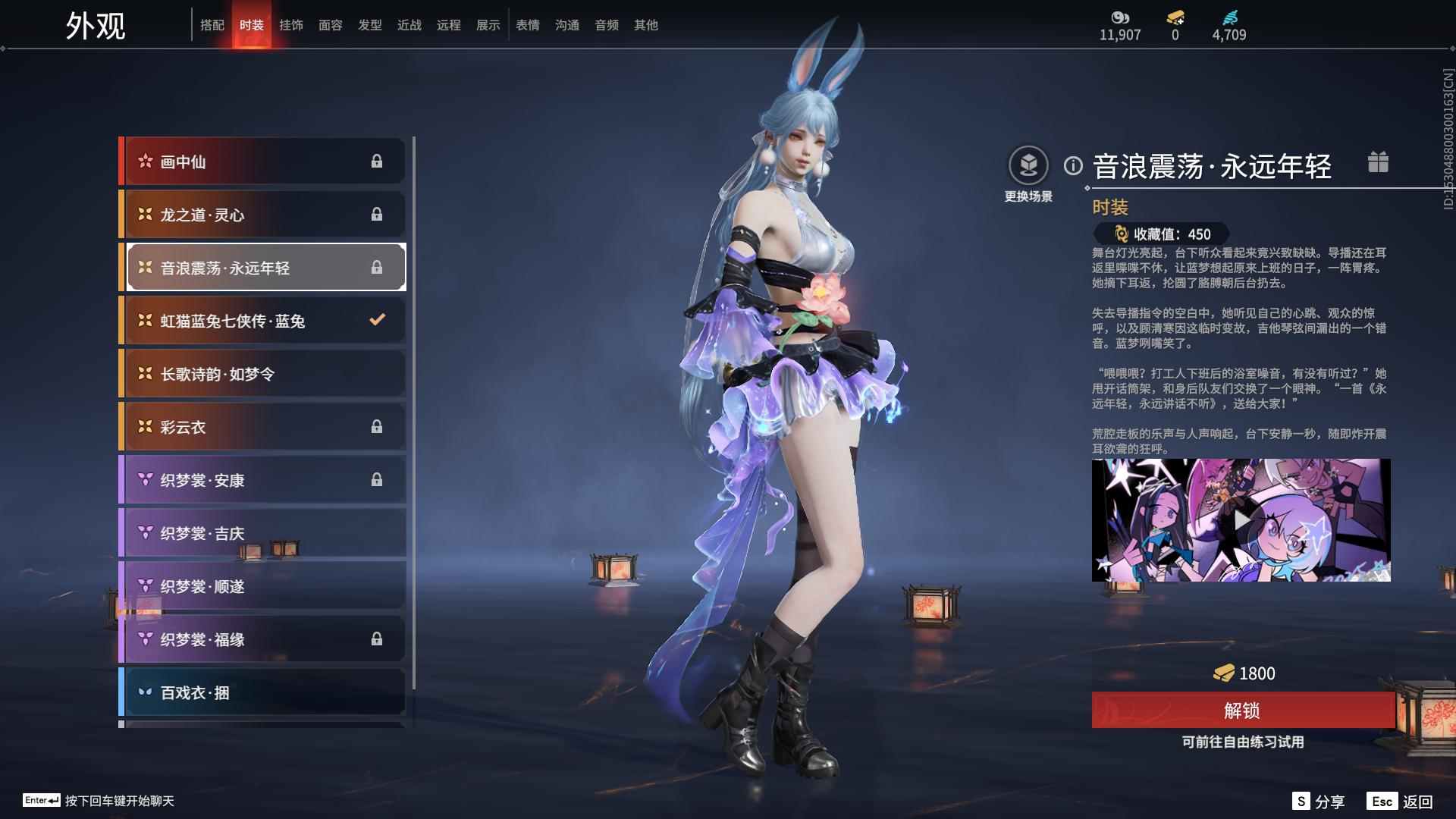Click the gift box icon
1456x819 pixels.
pos(1378,162)
